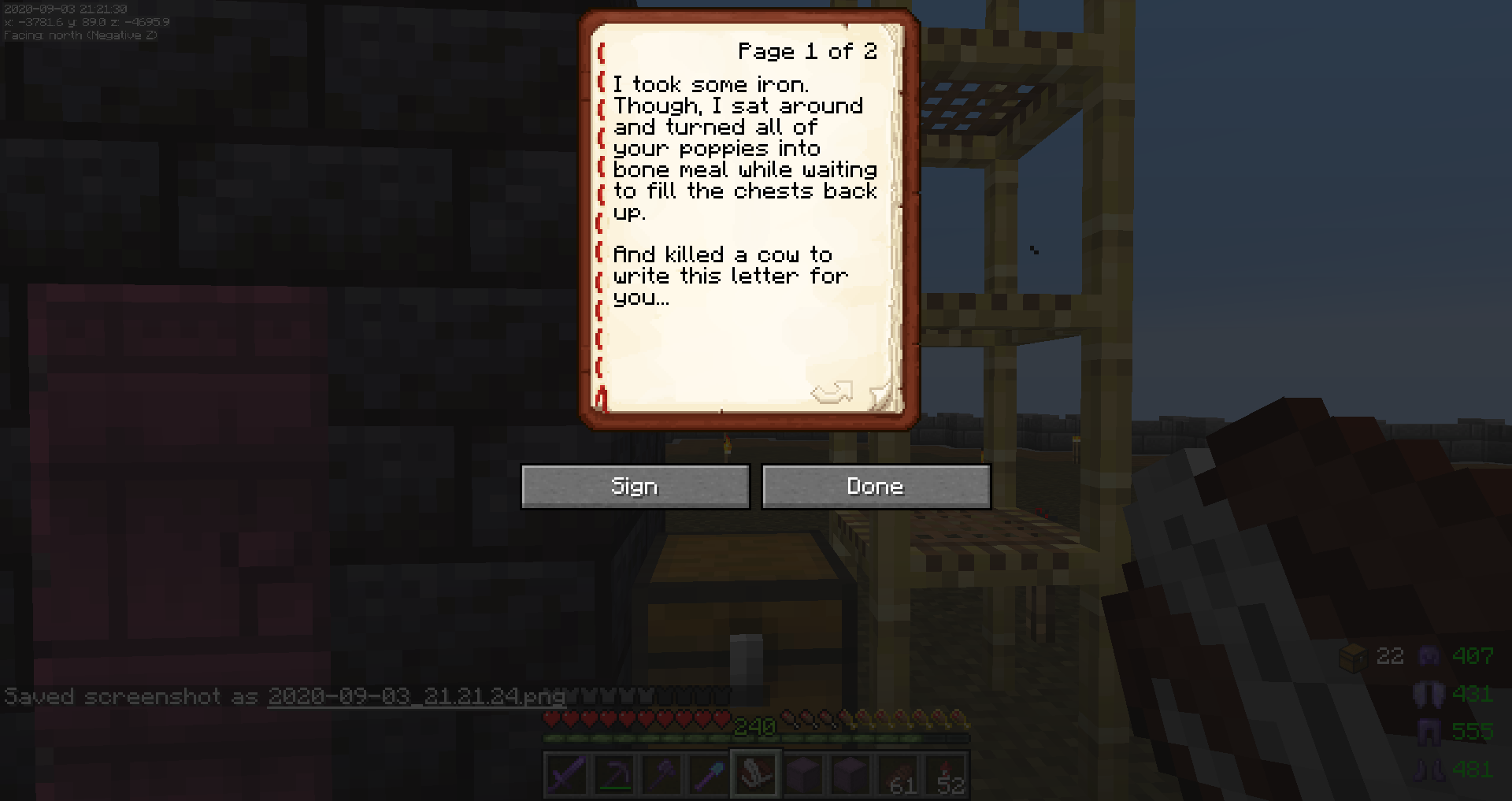Choose the axe in the hotbar
The width and height of the screenshot is (1512, 801).
[661, 776]
